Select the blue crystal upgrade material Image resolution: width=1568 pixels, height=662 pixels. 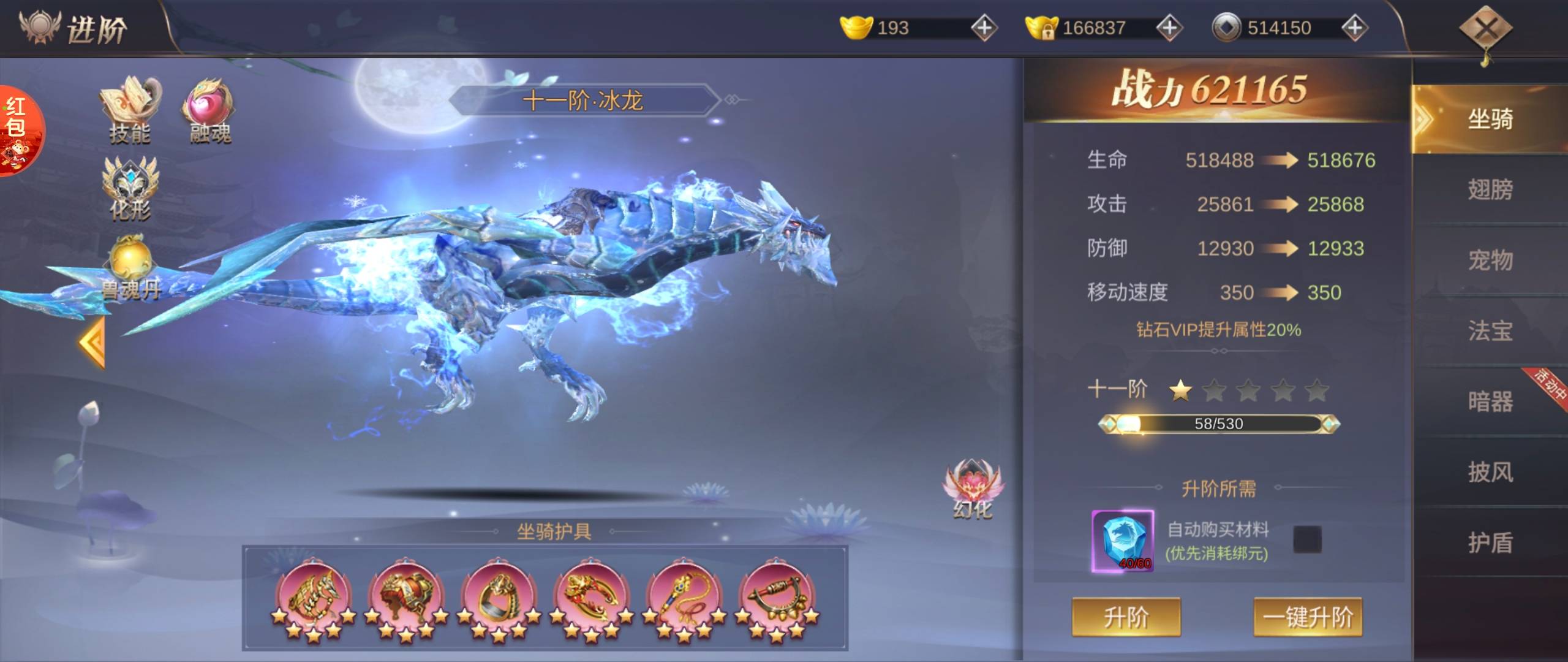coord(1122,541)
